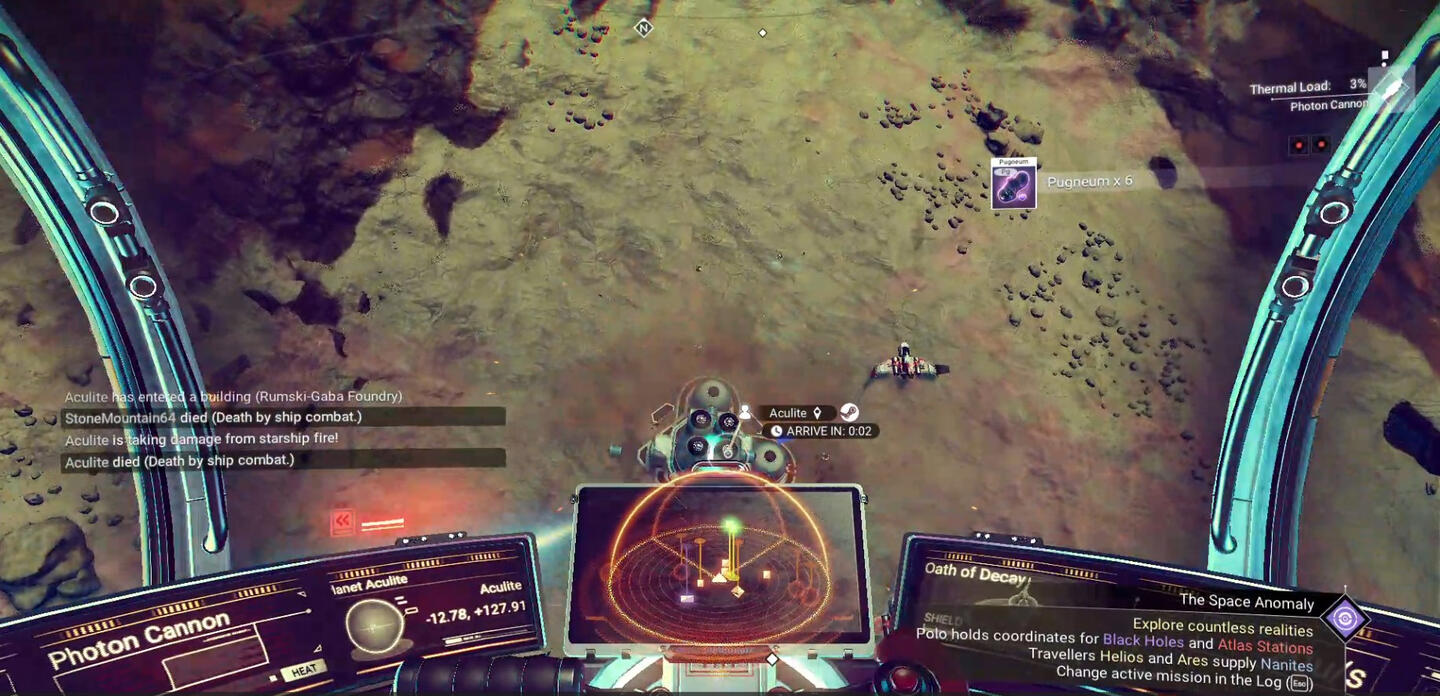Image resolution: width=1440 pixels, height=696 pixels.
Task: Click the red double-arrow warning icon
Action: click(343, 521)
